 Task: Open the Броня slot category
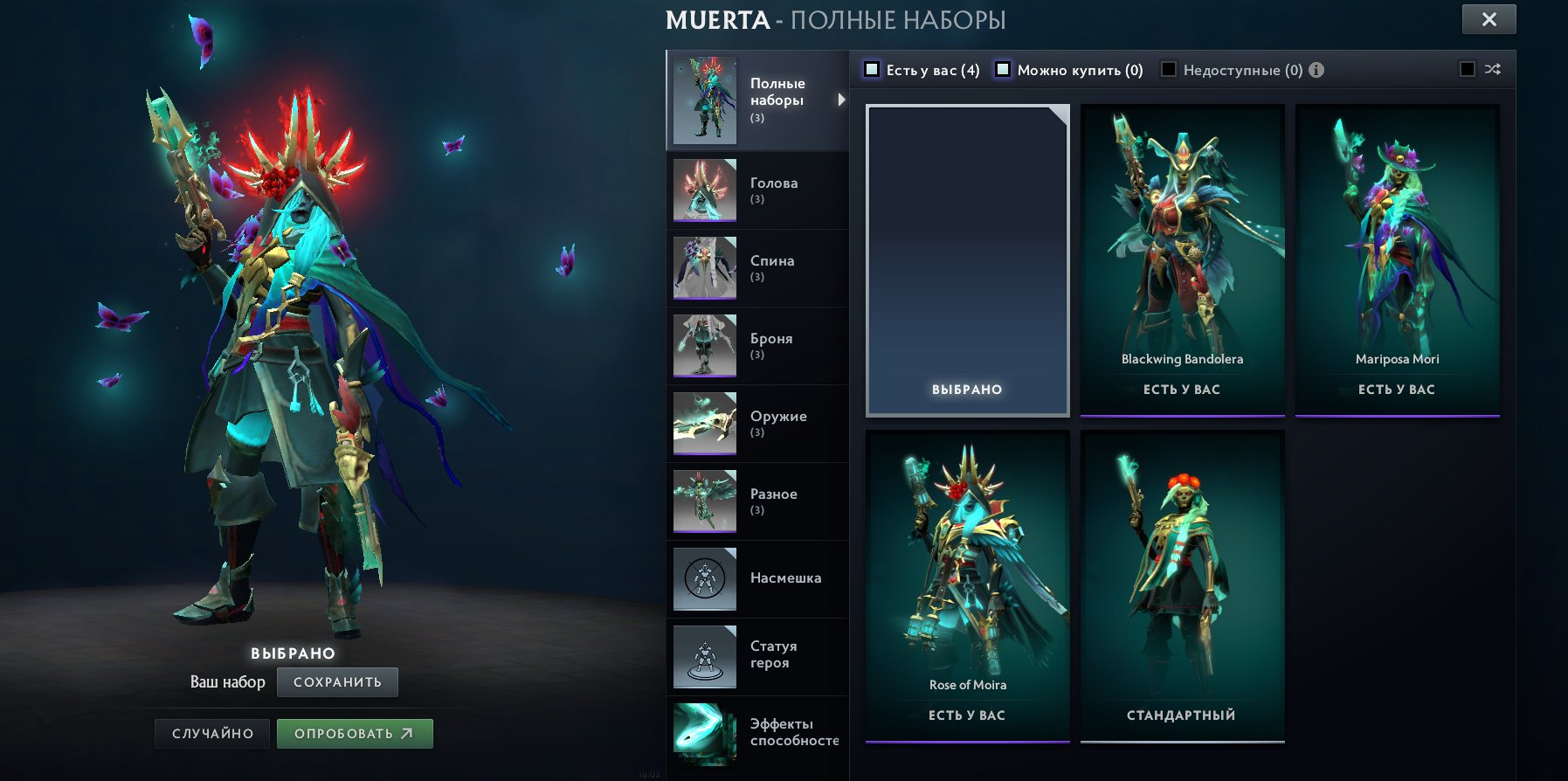click(756, 346)
